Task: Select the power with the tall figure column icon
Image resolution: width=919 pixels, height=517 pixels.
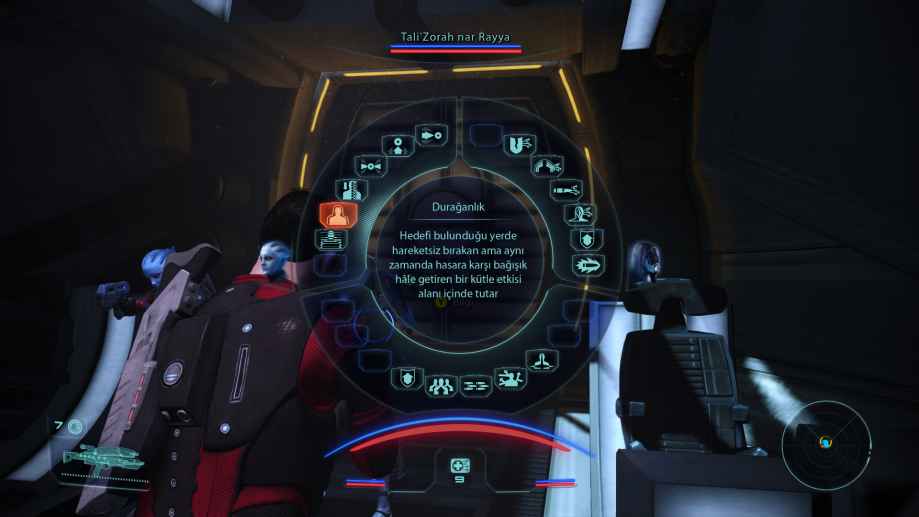Action: [x=345, y=188]
